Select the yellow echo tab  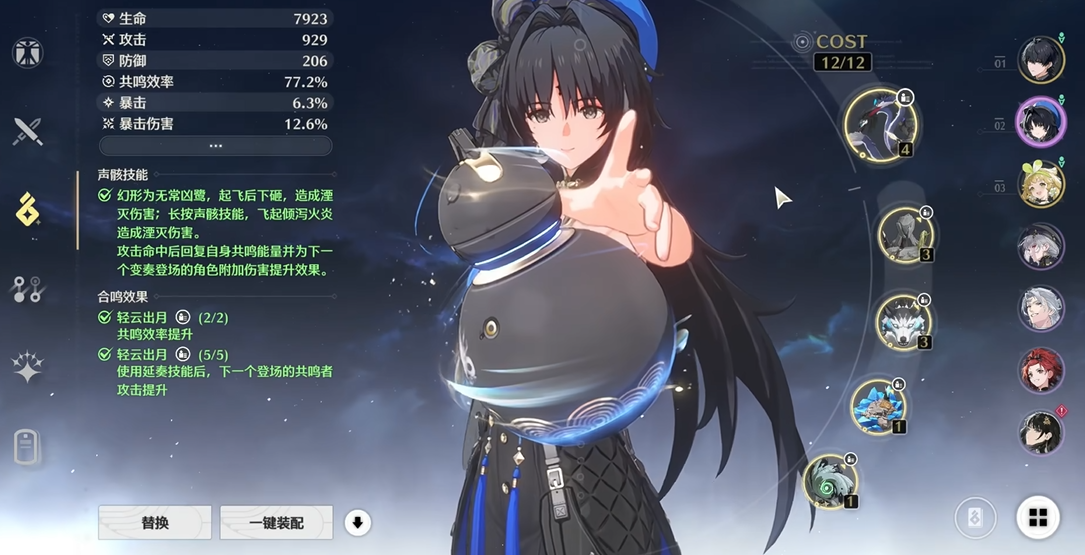pos(27,209)
